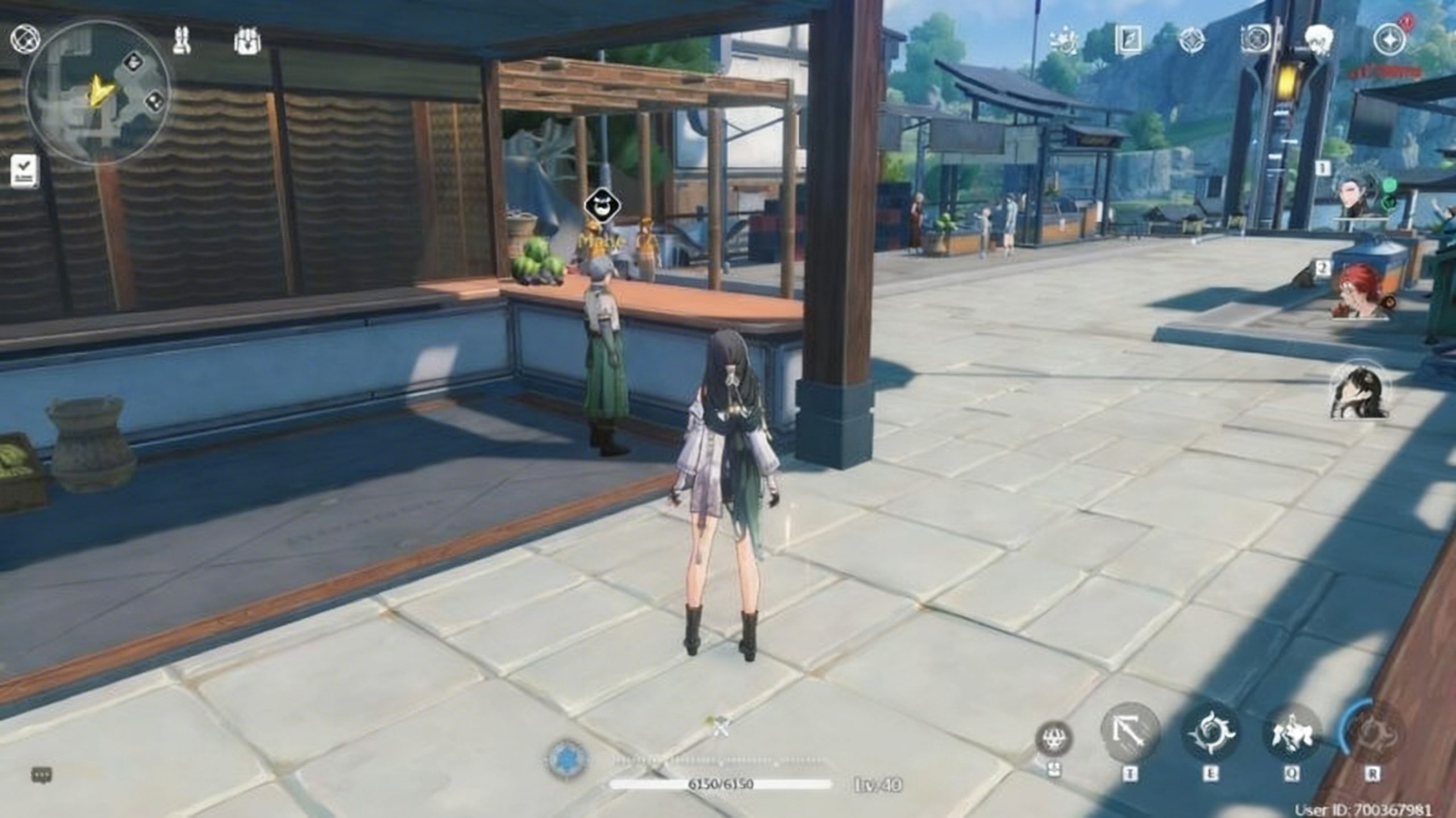The width and height of the screenshot is (1456, 818).
Task: Click the globe icon beside the minimap
Action: [x=24, y=39]
